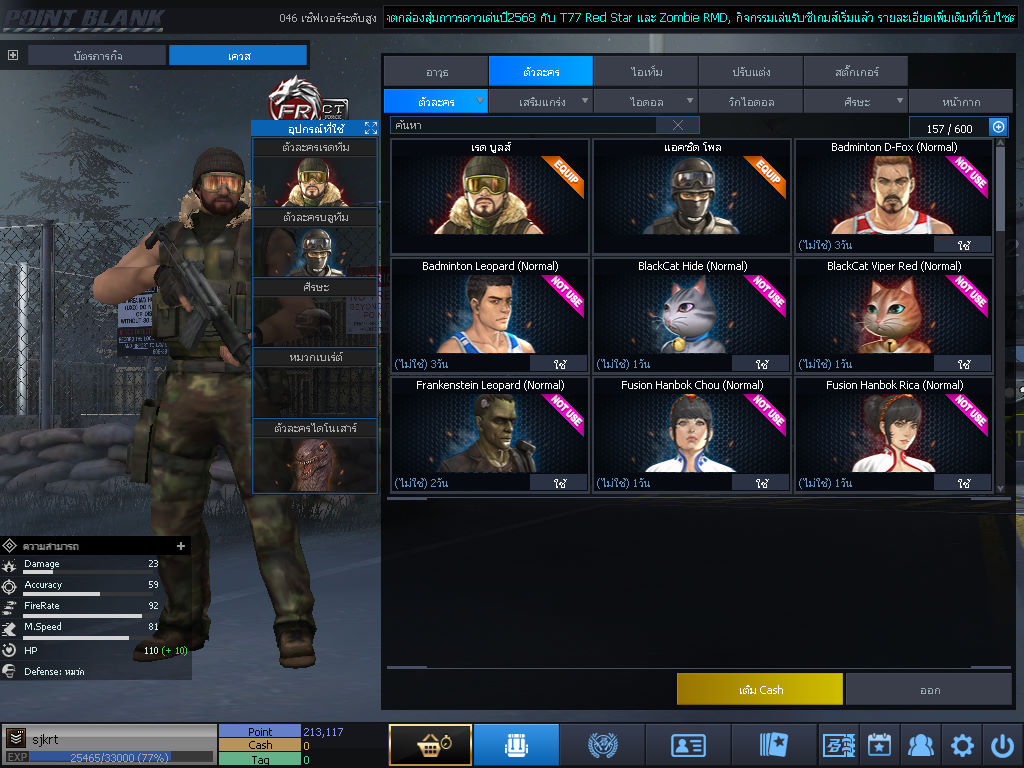Switch to the เควส quest tab
The width and height of the screenshot is (1024, 768).
point(238,56)
